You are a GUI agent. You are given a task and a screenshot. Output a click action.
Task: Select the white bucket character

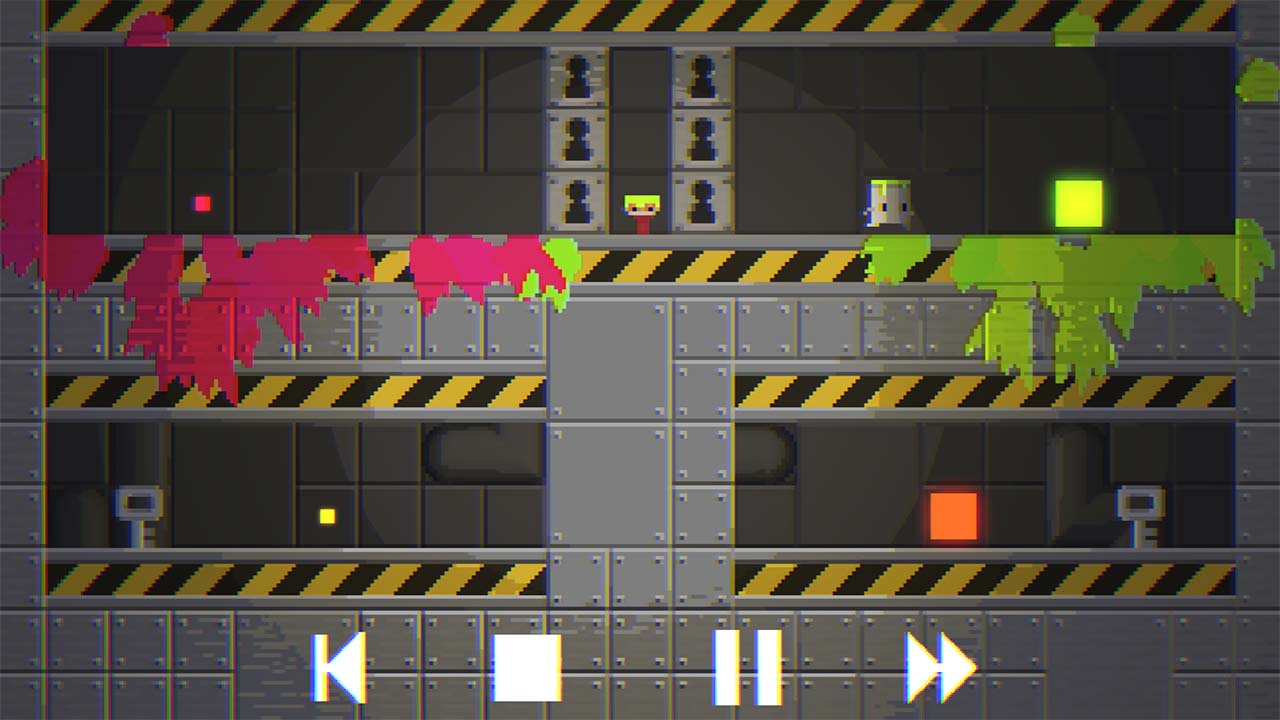click(x=884, y=204)
